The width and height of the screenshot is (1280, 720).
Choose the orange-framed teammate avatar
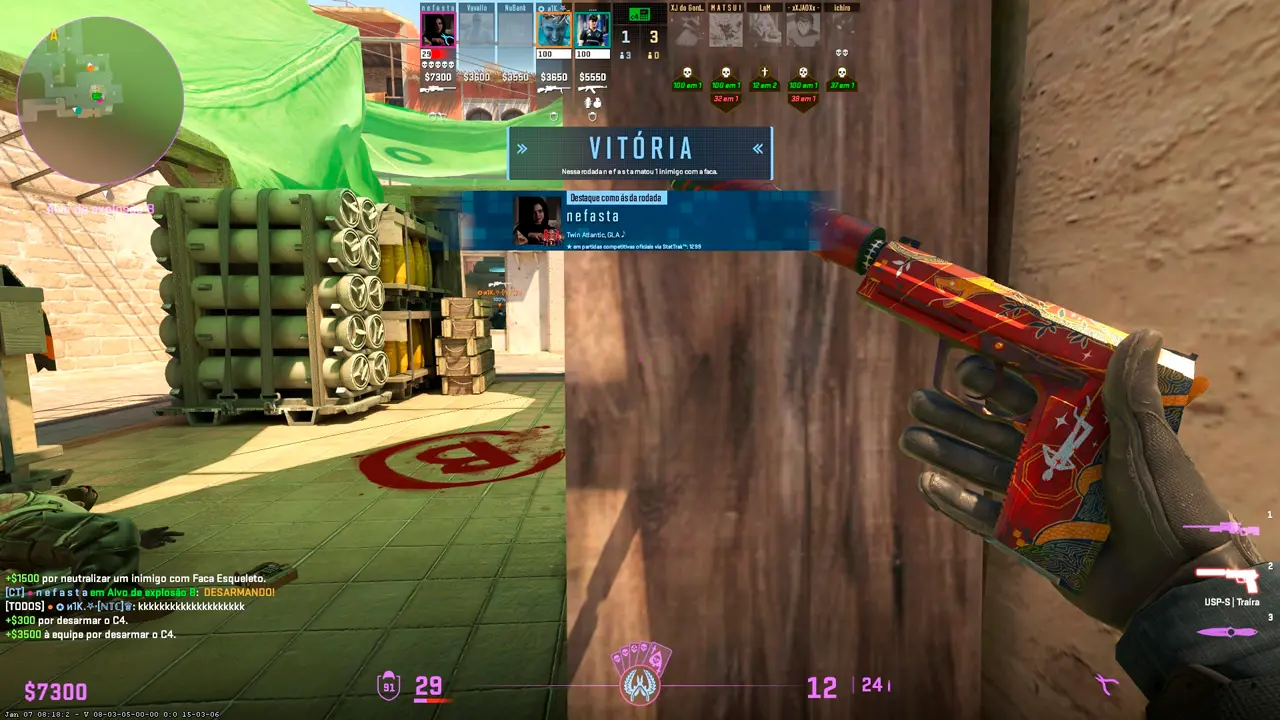click(x=554, y=29)
